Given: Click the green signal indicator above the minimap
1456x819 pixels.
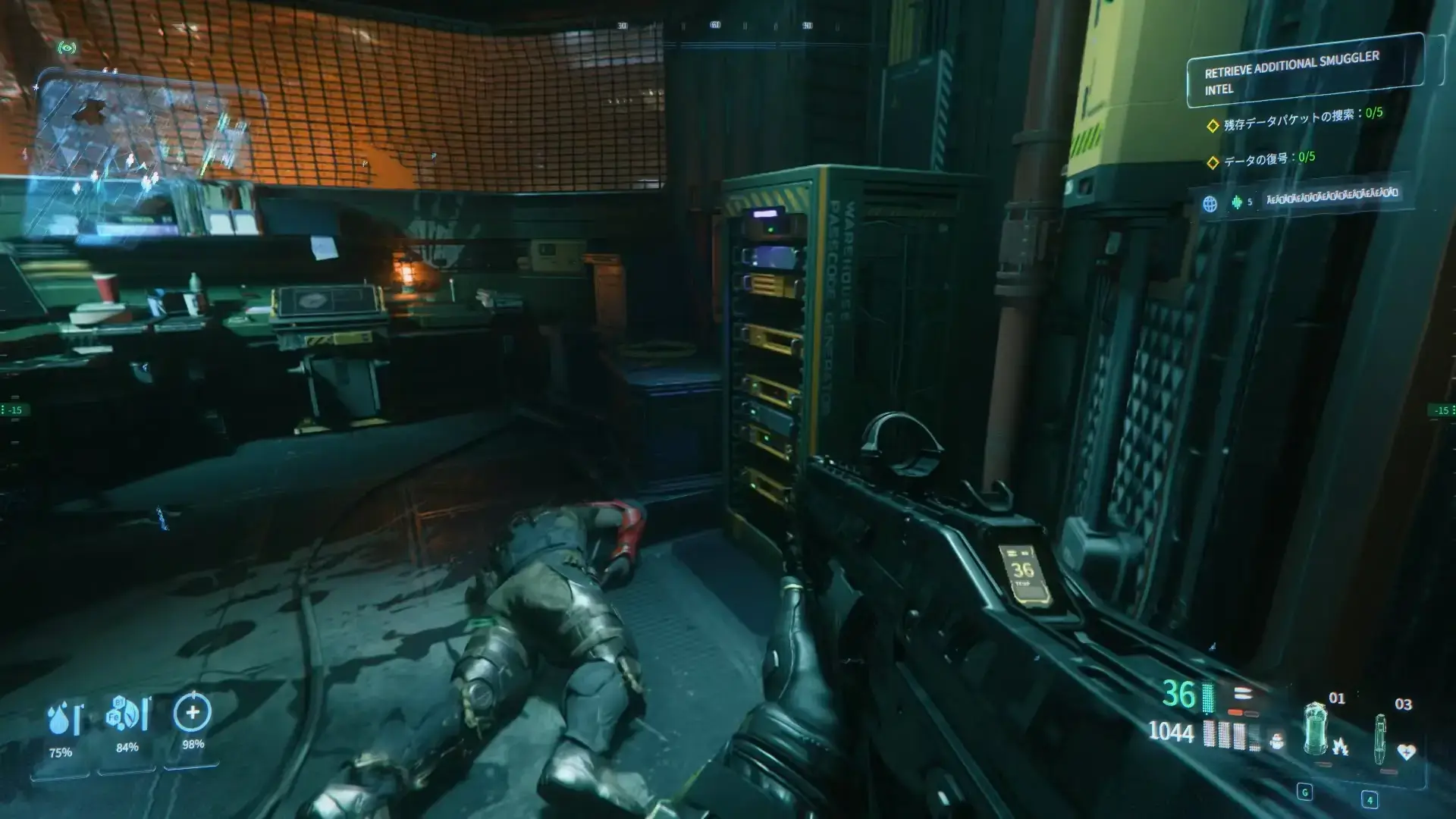Looking at the screenshot, I should point(67,48).
